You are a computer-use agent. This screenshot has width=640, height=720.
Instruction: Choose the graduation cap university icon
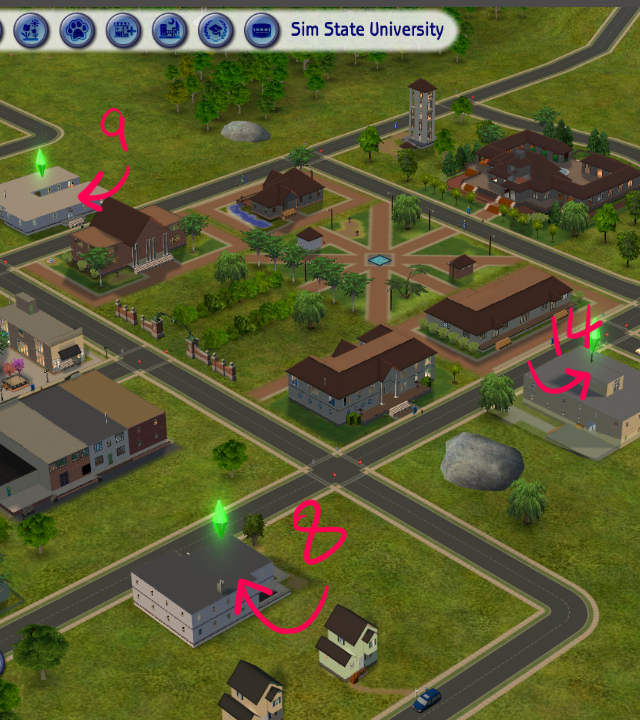(x=215, y=30)
